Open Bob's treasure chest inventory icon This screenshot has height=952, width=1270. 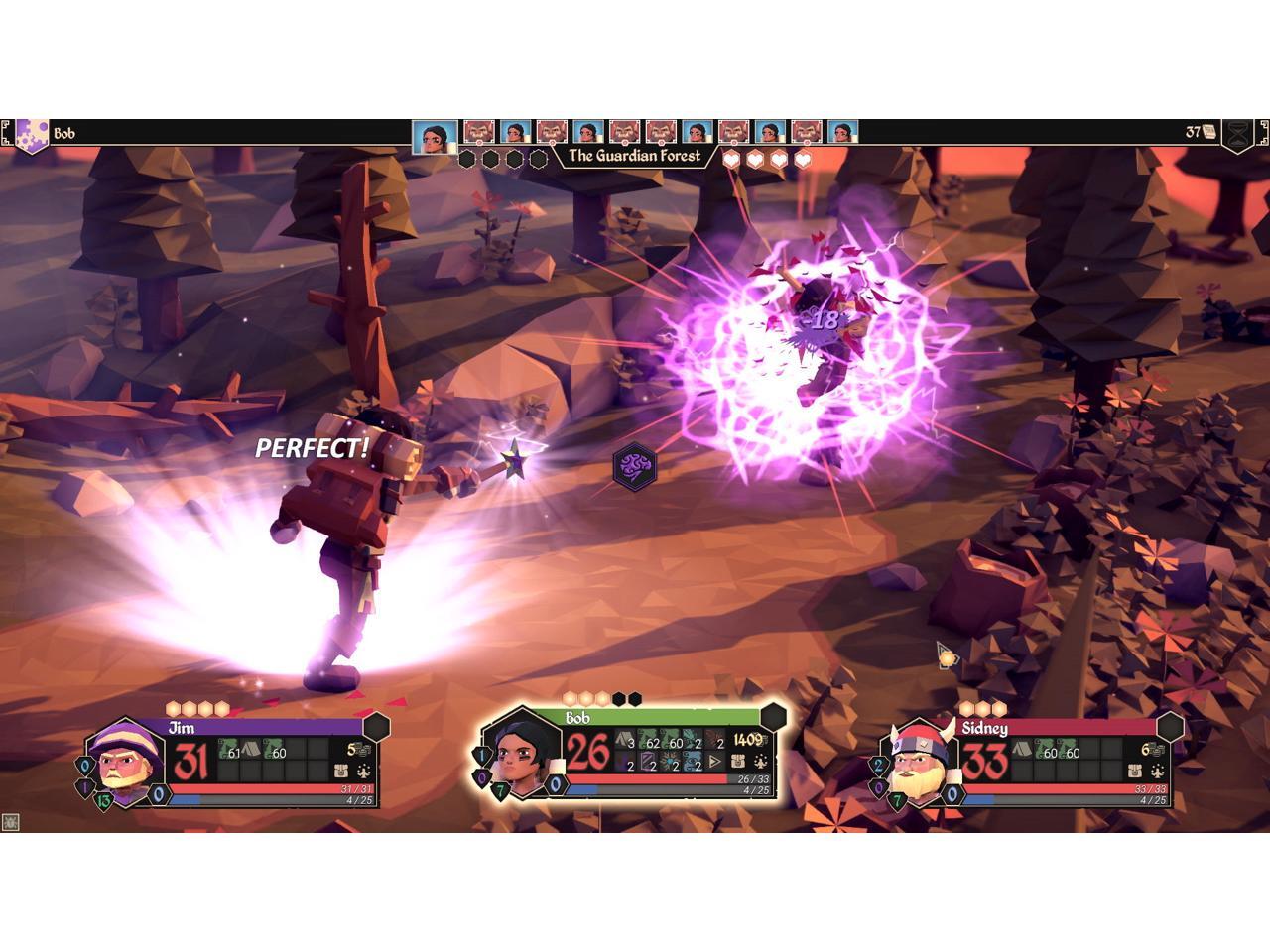[738, 762]
